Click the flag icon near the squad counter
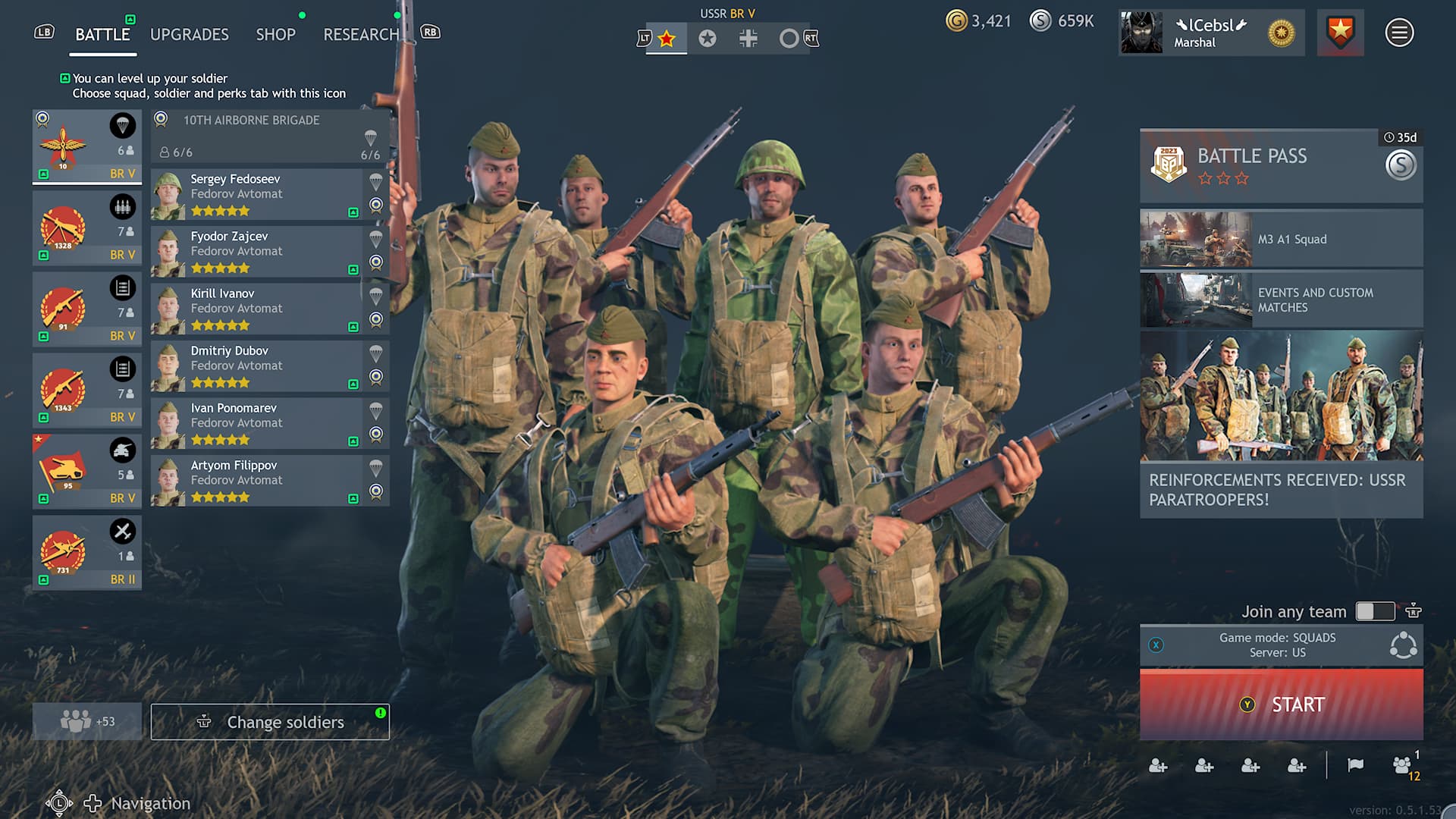1456x819 pixels. (1357, 765)
